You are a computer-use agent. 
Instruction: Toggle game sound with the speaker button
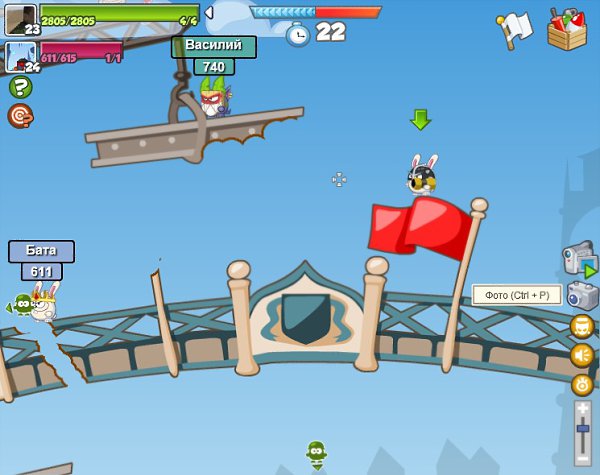(x=582, y=355)
